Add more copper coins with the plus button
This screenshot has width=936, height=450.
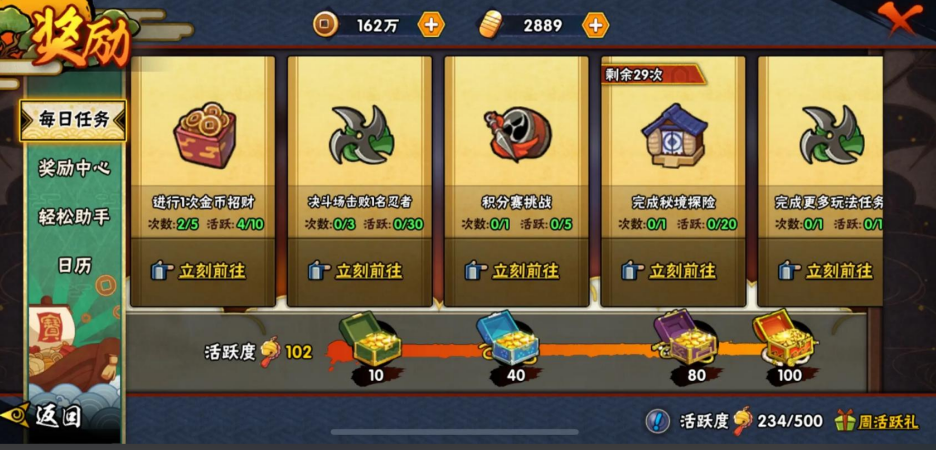(431, 25)
